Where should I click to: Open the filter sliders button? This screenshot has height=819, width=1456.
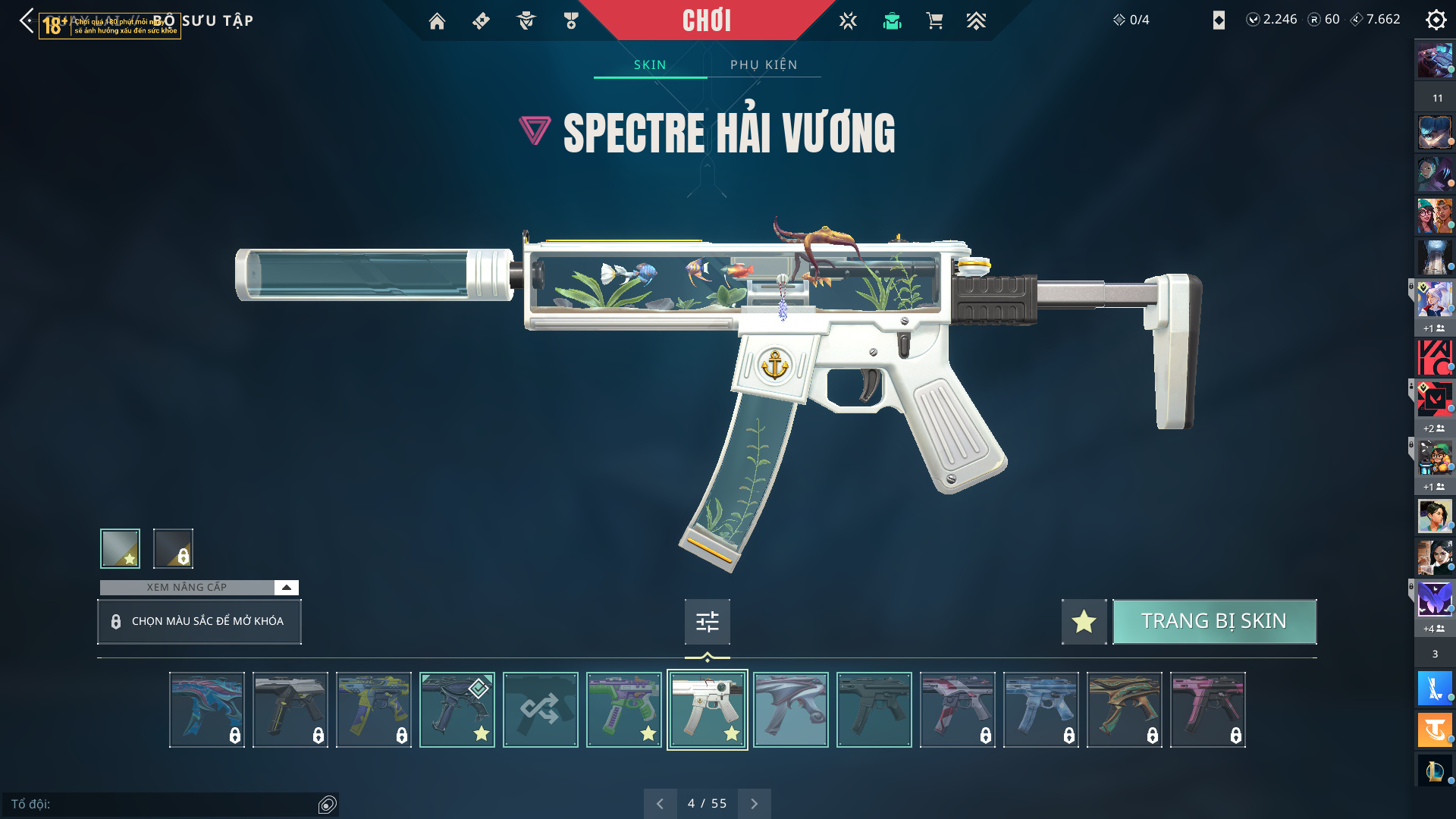coord(707,622)
